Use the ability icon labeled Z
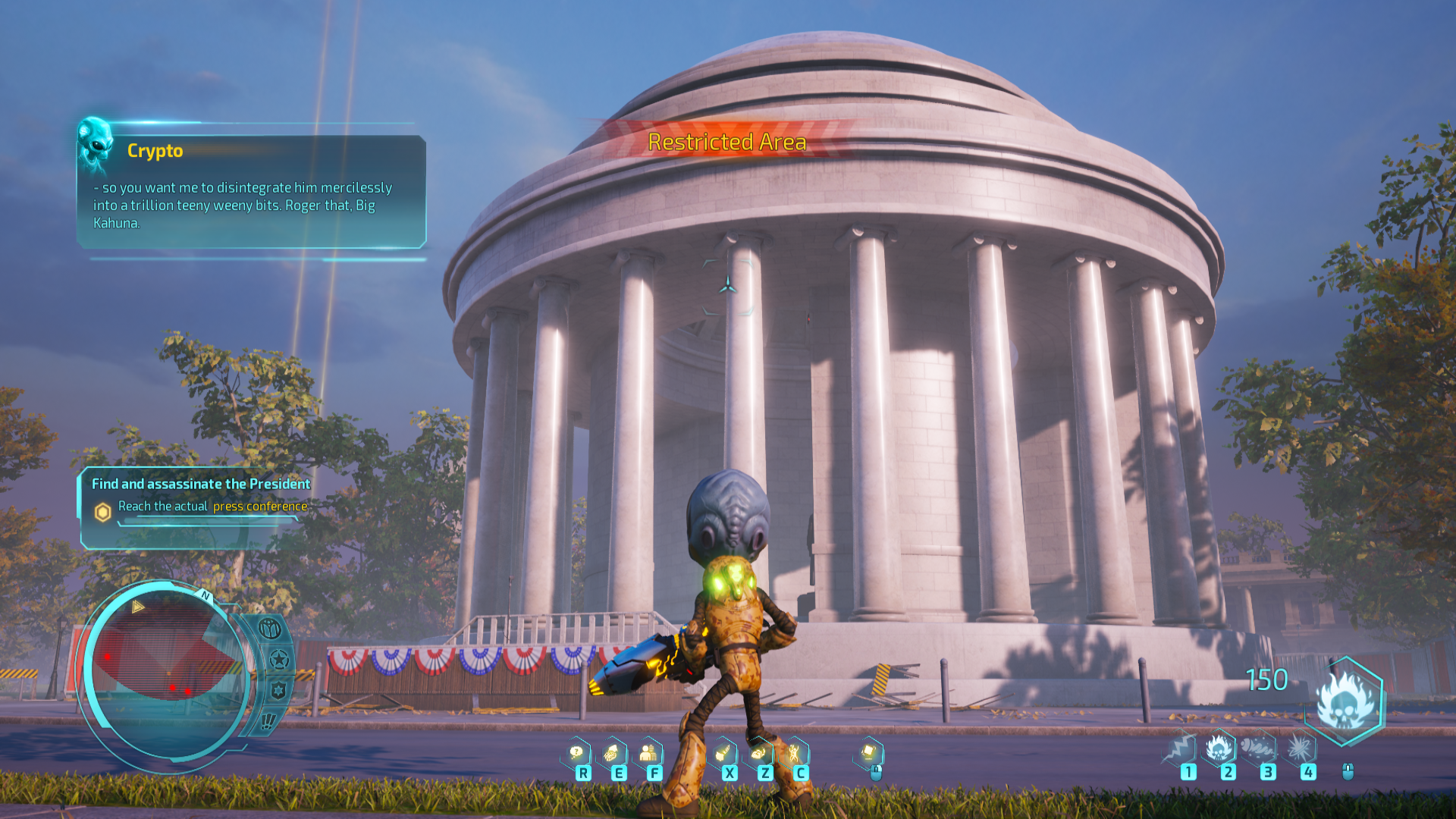This screenshot has width=1456, height=819. click(758, 753)
